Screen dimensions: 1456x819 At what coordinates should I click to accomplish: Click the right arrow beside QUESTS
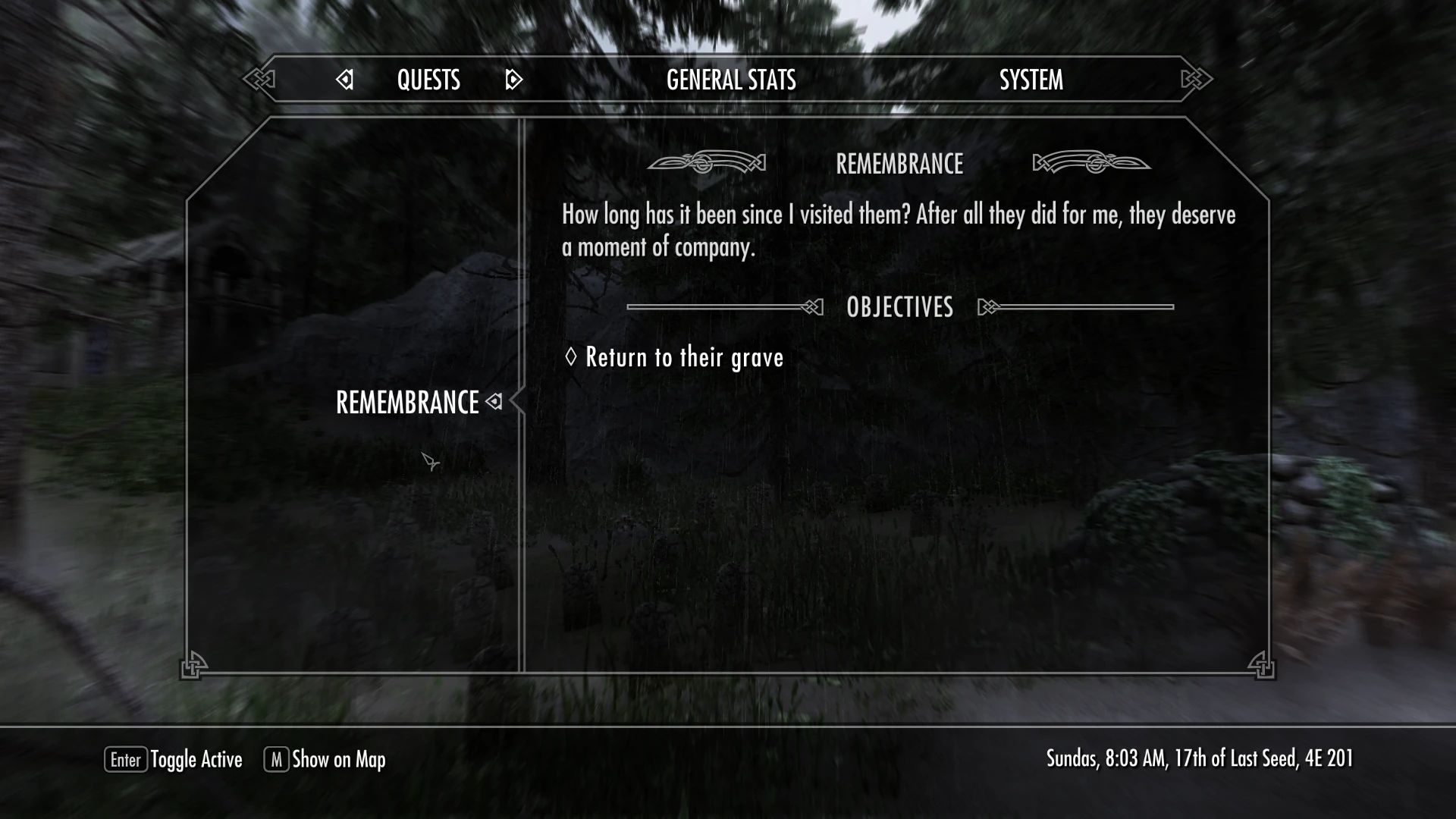(513, 79)
